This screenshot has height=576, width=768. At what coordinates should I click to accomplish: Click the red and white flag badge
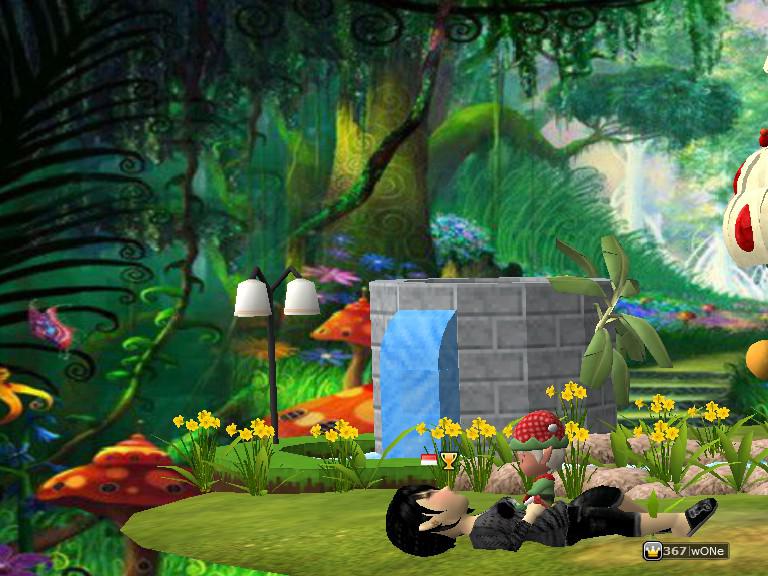coord(429,460)
